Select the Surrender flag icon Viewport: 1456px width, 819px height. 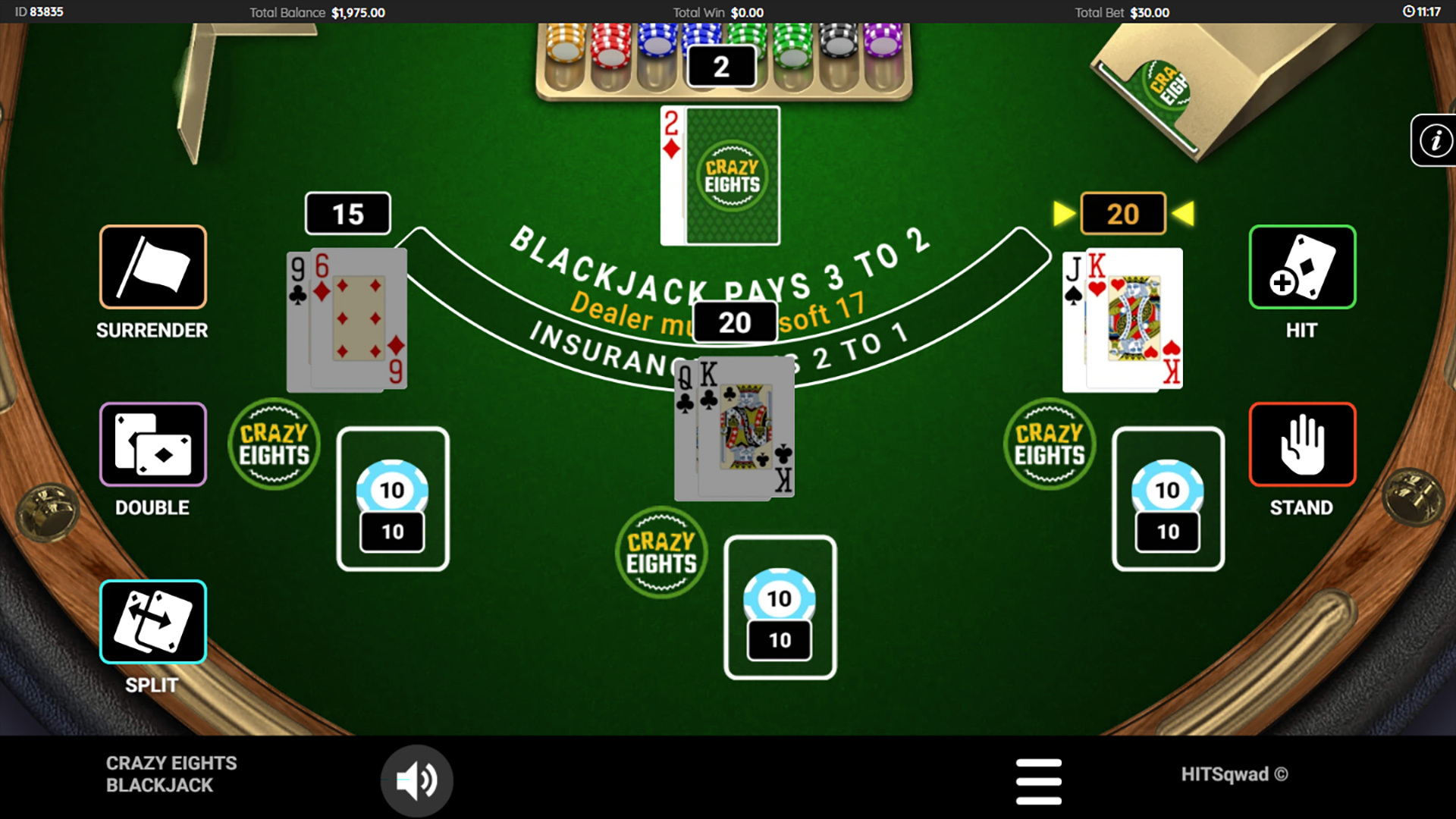pyautogui.click(x=152, y=267)
